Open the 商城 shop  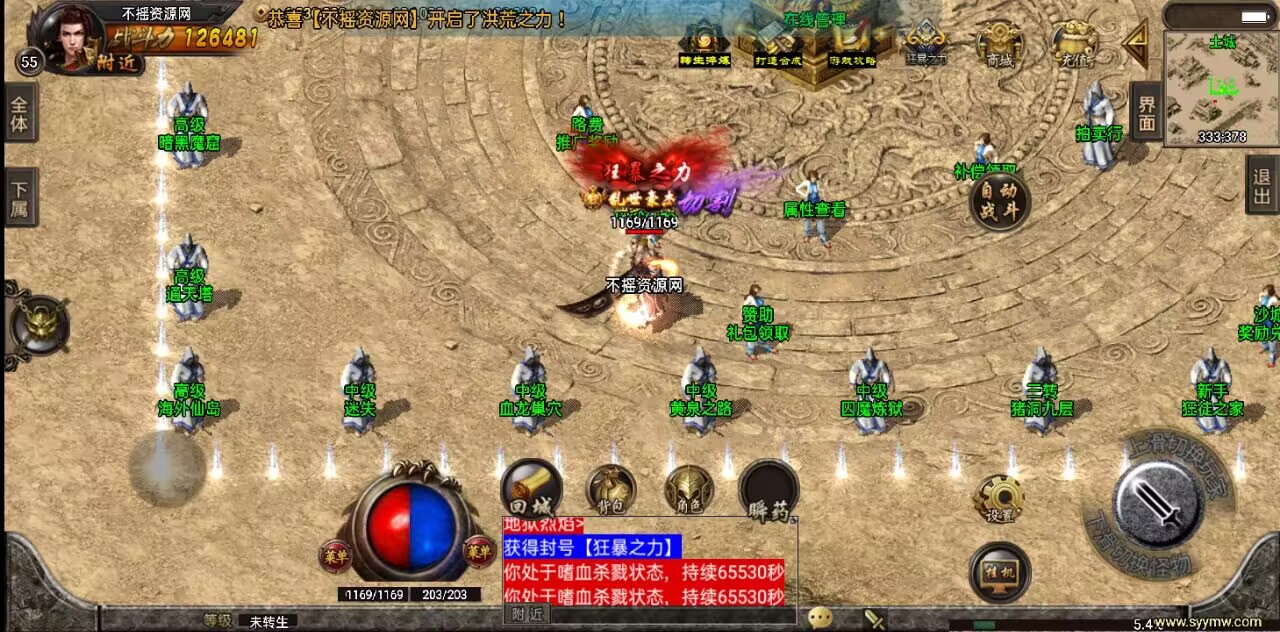999,44
